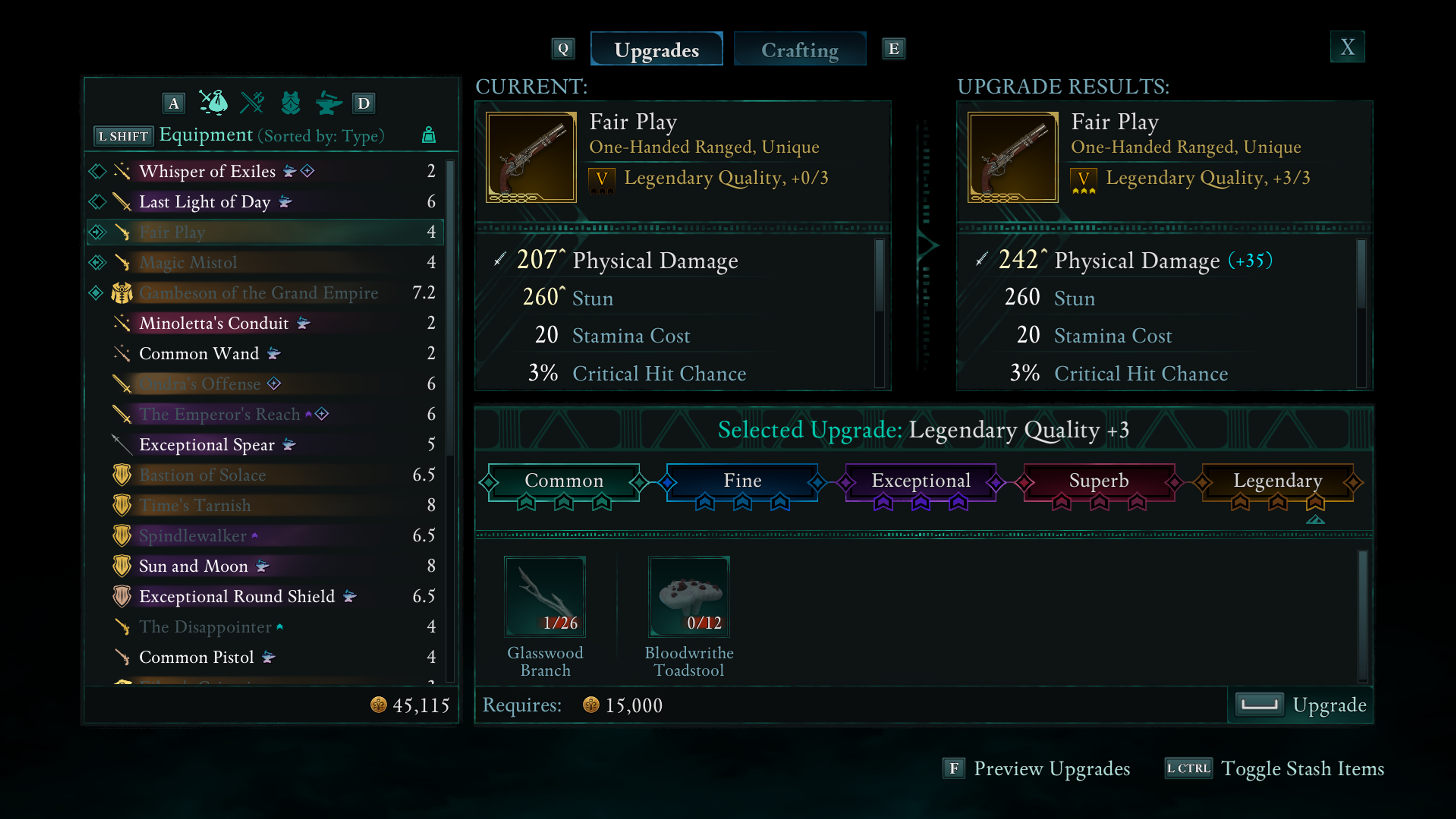This screenshot has height=819, width=1456.
Task: Select the Exceptional Spear entry
Action: [x=207, y=445]
